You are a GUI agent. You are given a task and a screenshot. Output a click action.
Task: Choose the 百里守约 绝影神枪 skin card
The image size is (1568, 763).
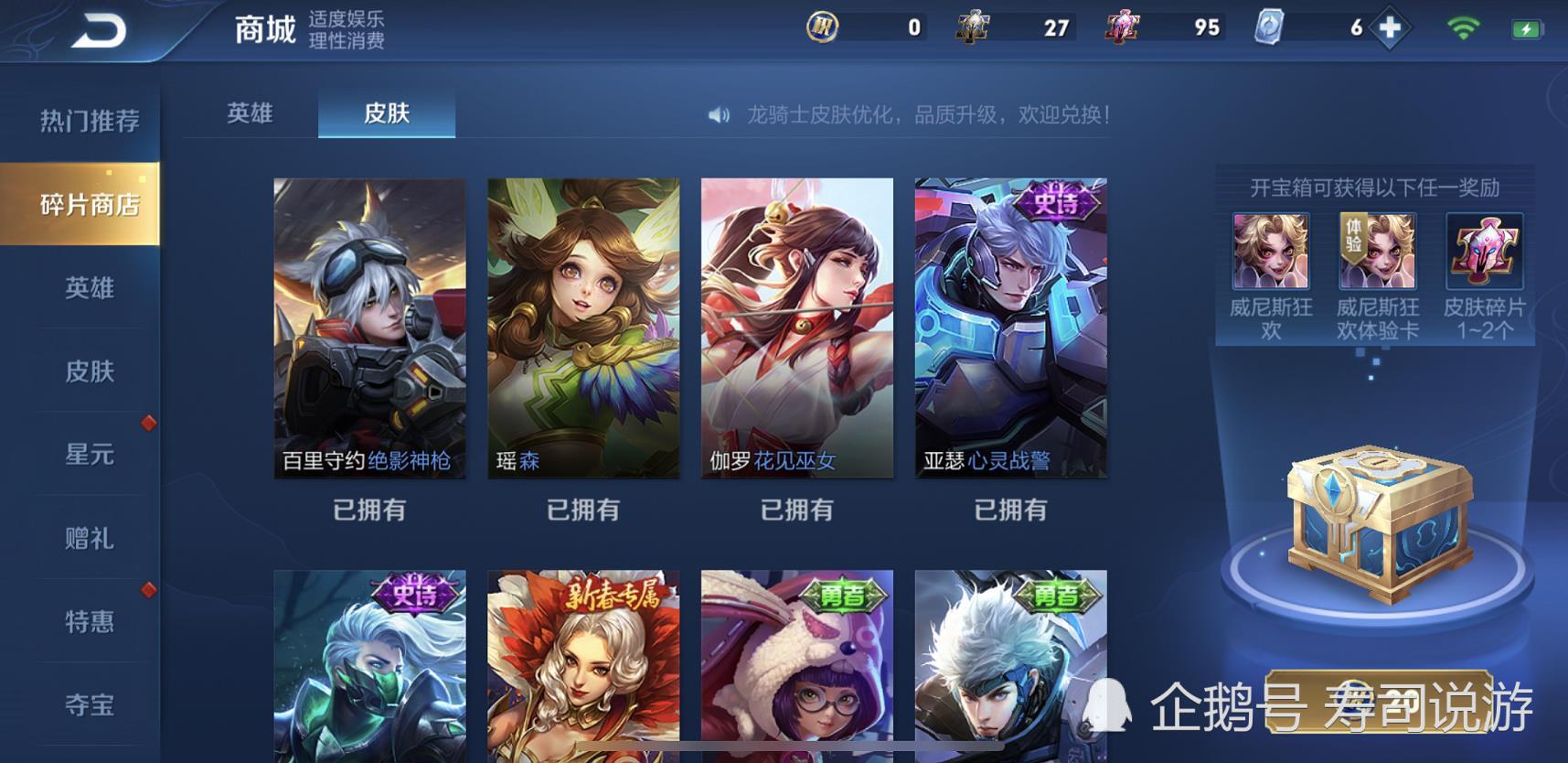tap(369, 328)
